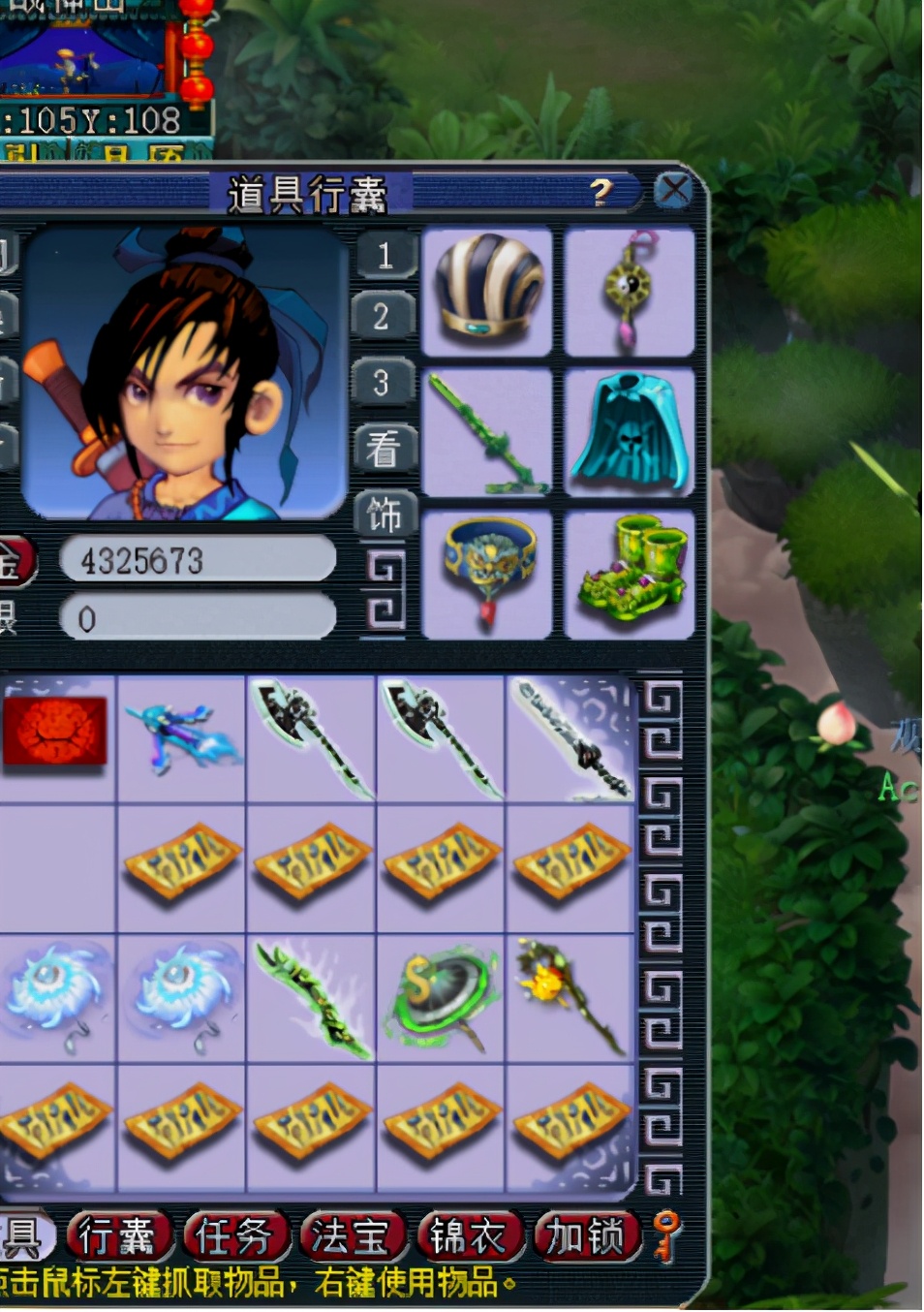Close the 道具行囊 inventory window
The width and height of the screenshot is (924, 1312).
coord(673,191)
